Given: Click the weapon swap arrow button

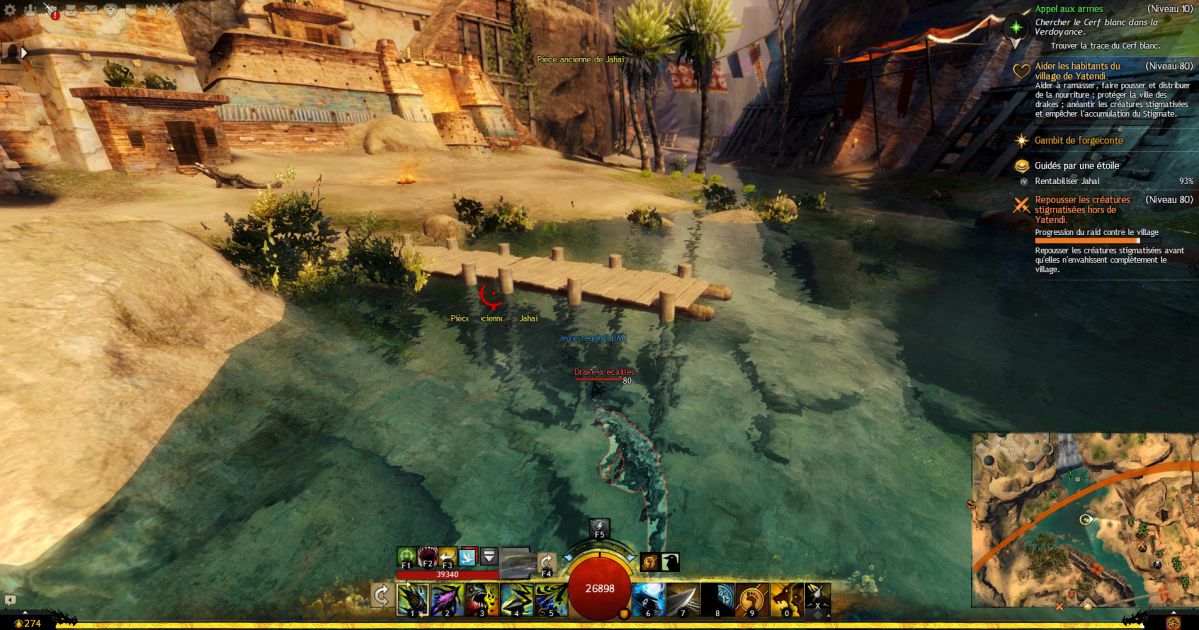Looking at the screenshot, I should click(381, 596).
